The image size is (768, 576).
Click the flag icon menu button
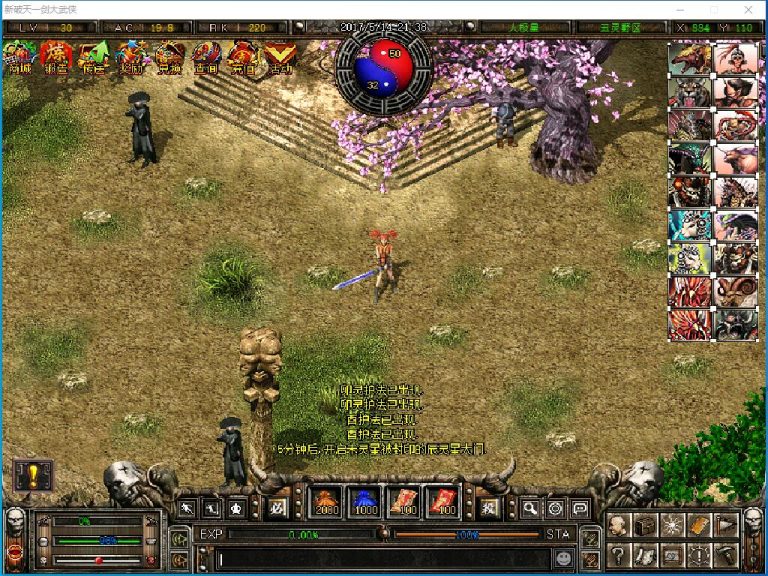coord(727,526)
